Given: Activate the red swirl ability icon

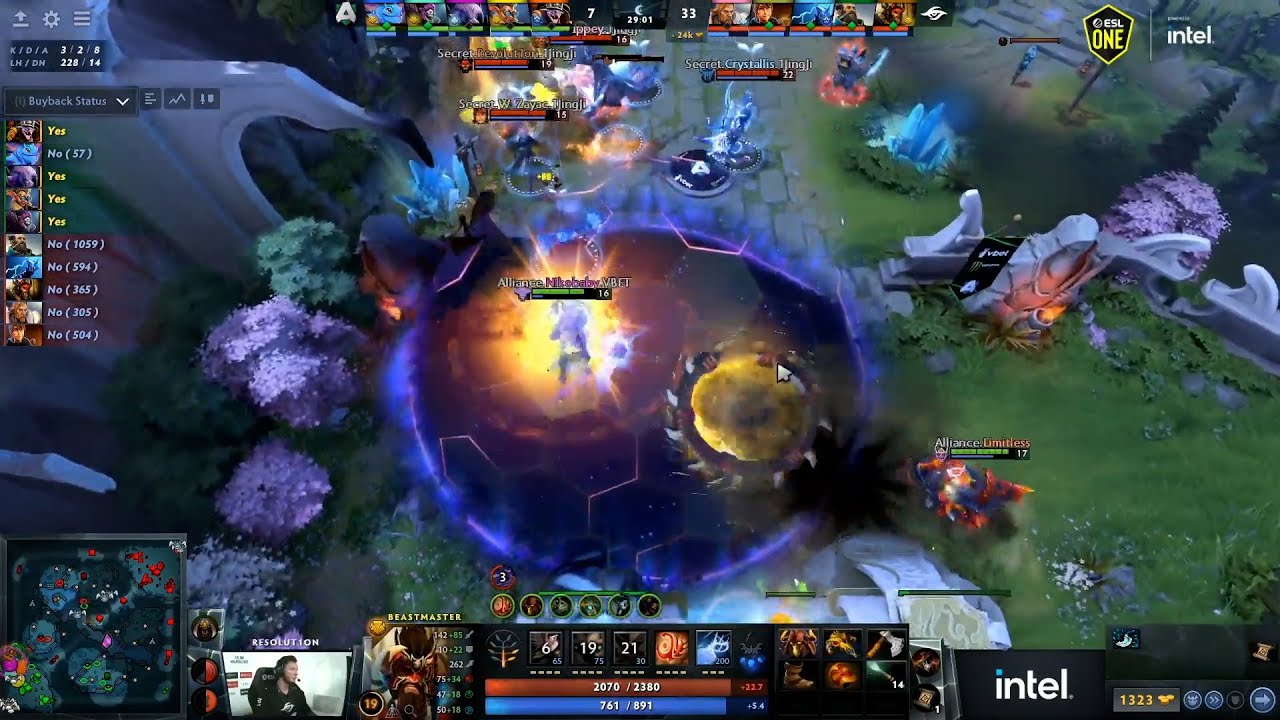Looking at the screenshot, I should 671,648.
